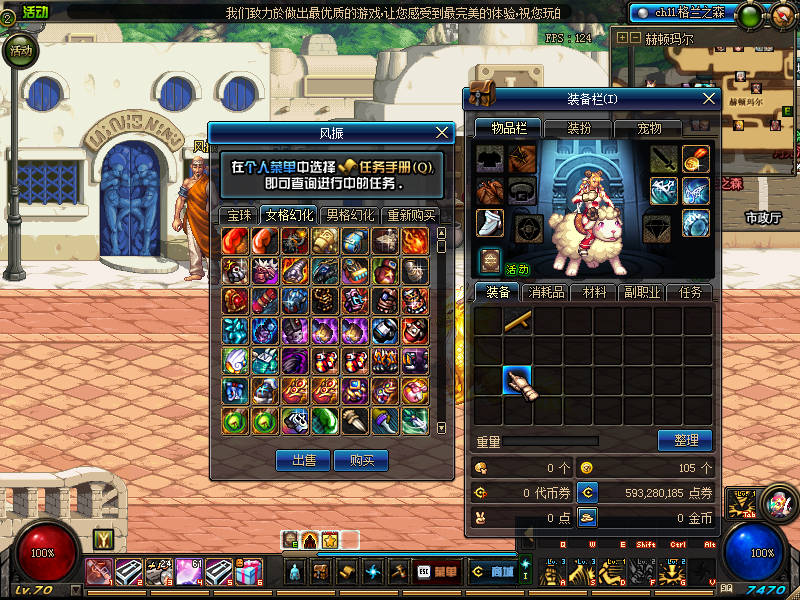The width and height of the screenshot is (800, 600).
Task: Open the 宠物 pet tab
Action: pos(650,128)
